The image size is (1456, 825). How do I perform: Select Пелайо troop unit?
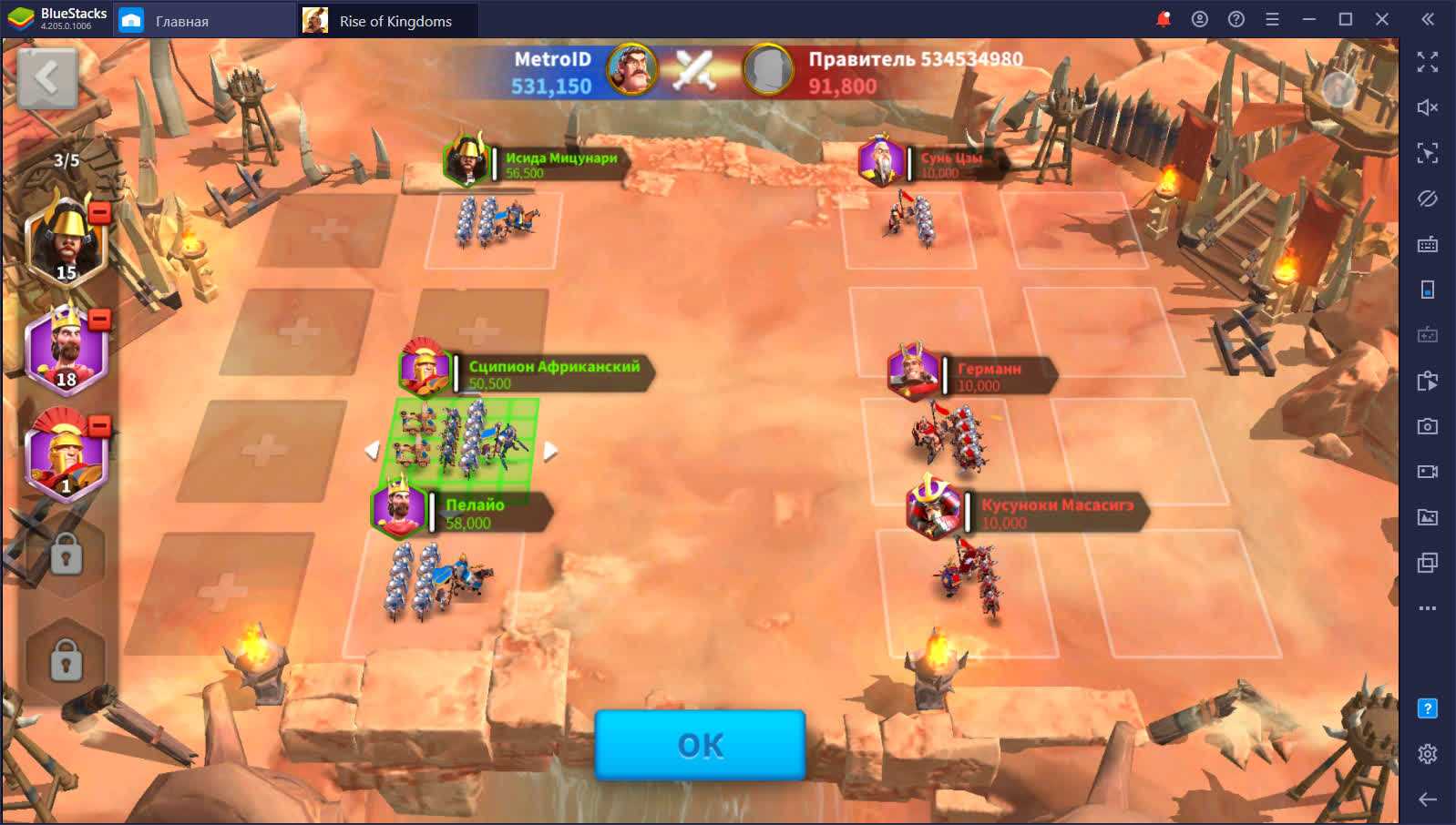coord(436,581)
